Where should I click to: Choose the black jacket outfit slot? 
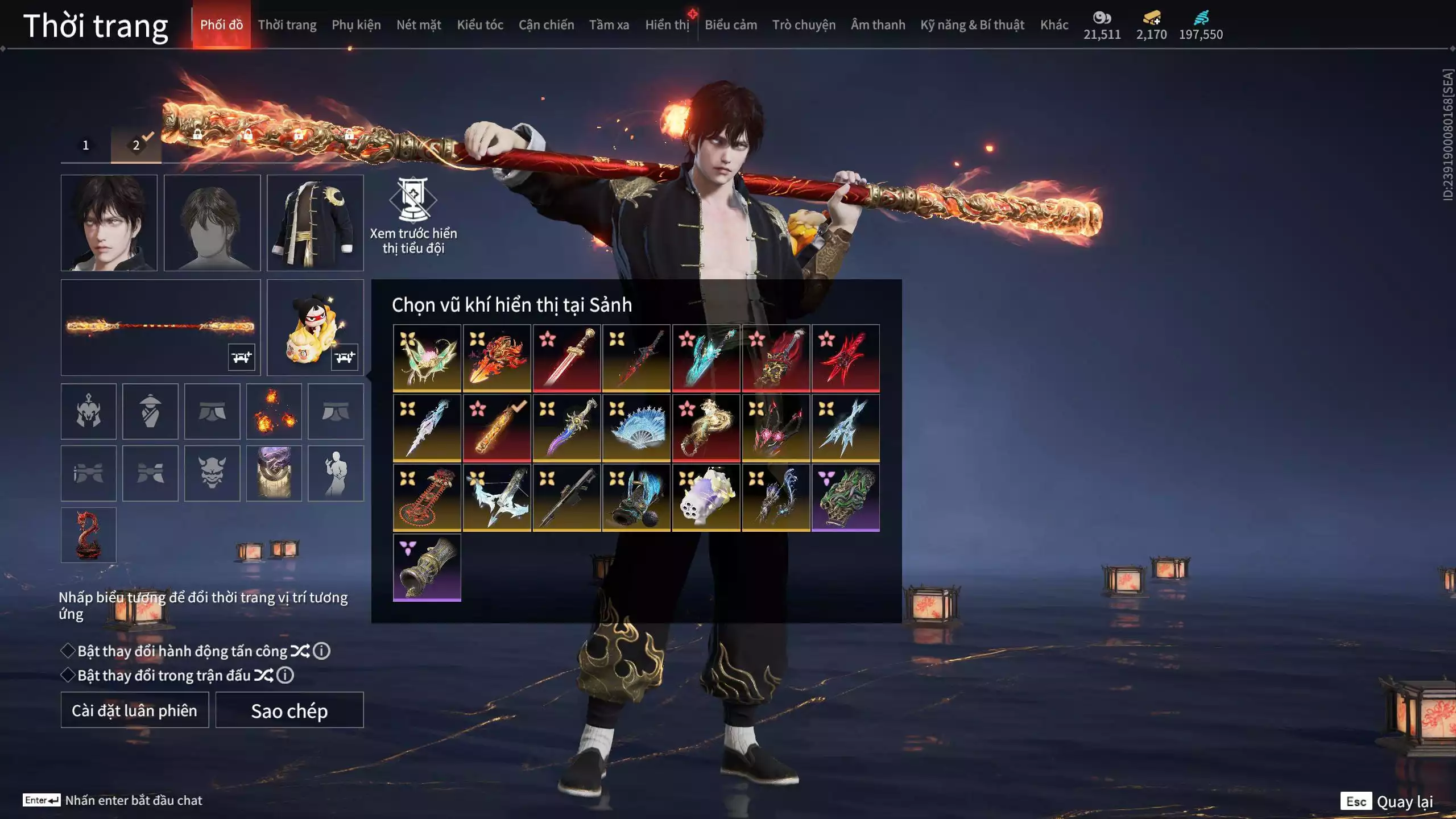315,222
